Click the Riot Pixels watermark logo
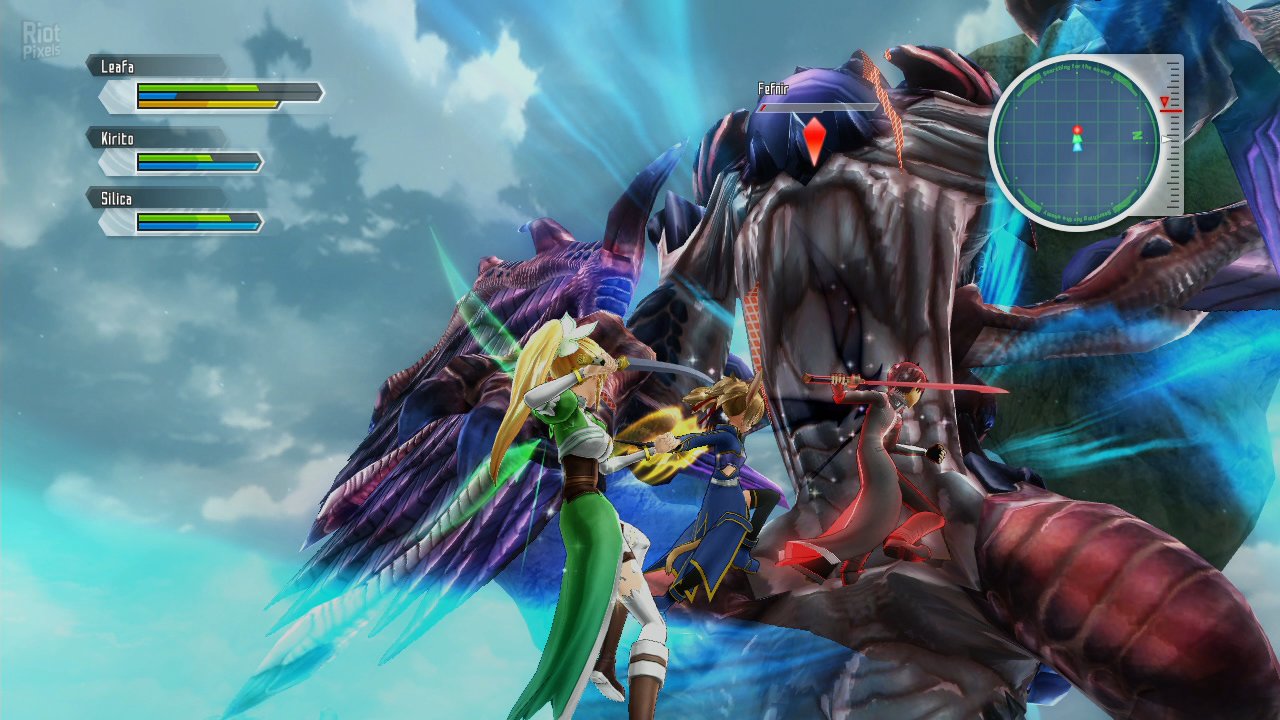This screenshot has height=720, width=1280. coord(41,40)
